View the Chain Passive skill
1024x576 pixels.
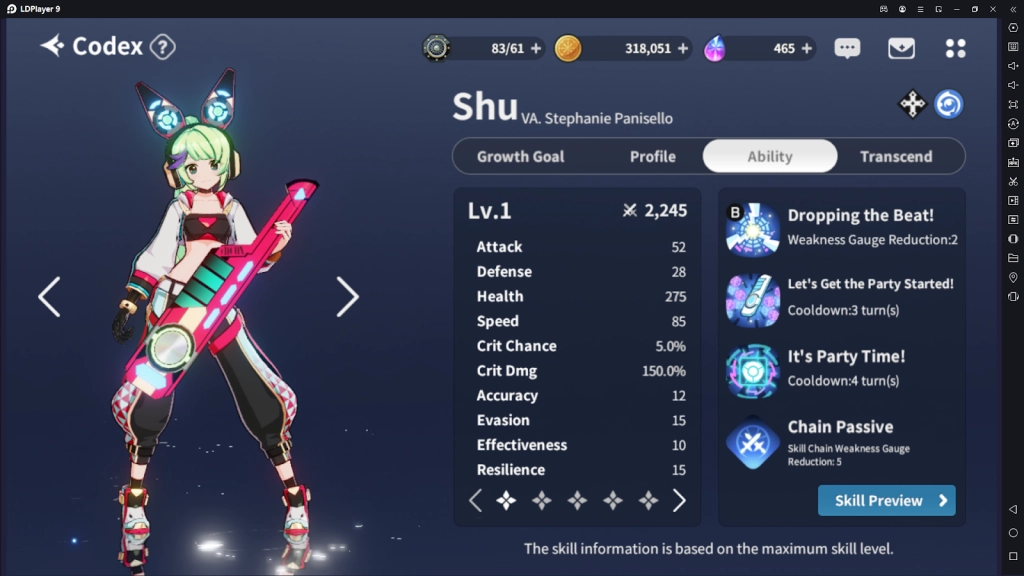[x=752, y=442]
